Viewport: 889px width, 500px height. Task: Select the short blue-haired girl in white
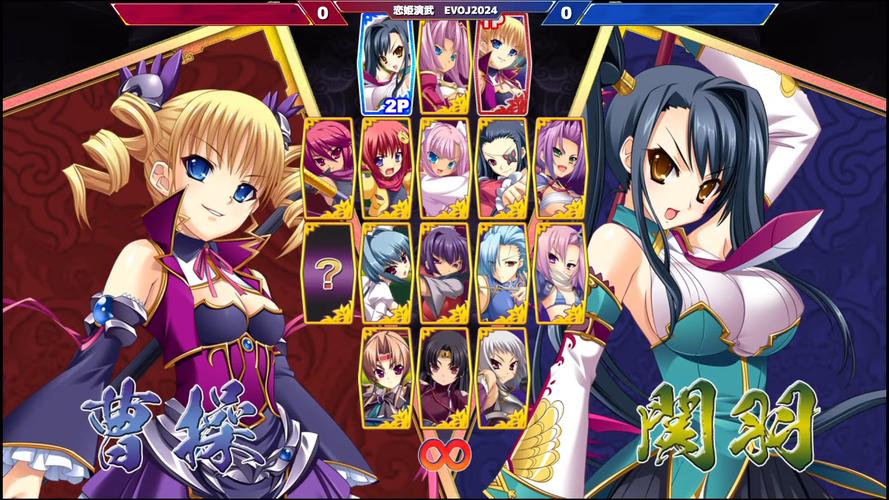click(x=387, y=271)
